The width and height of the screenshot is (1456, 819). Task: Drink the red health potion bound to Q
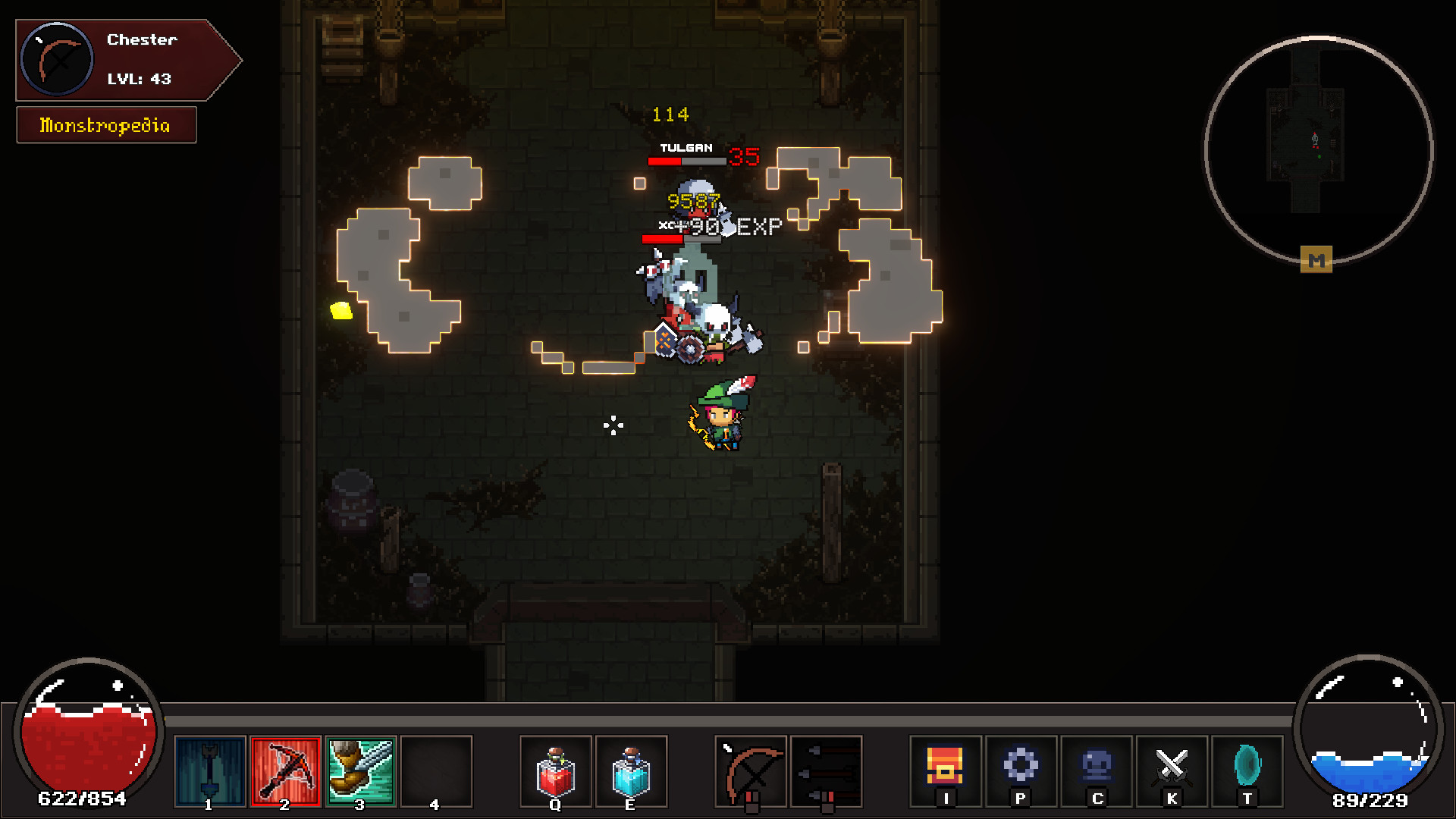tap(554, 770)
